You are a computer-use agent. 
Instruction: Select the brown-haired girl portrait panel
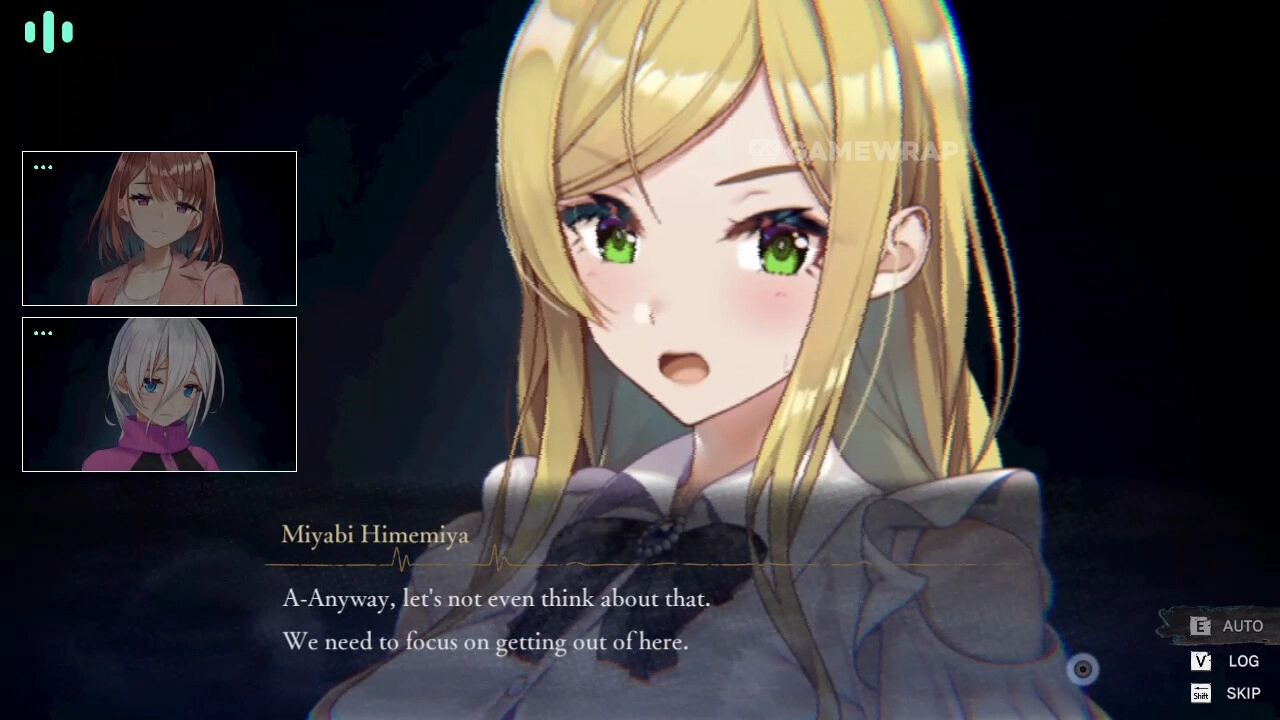point(159,228)
